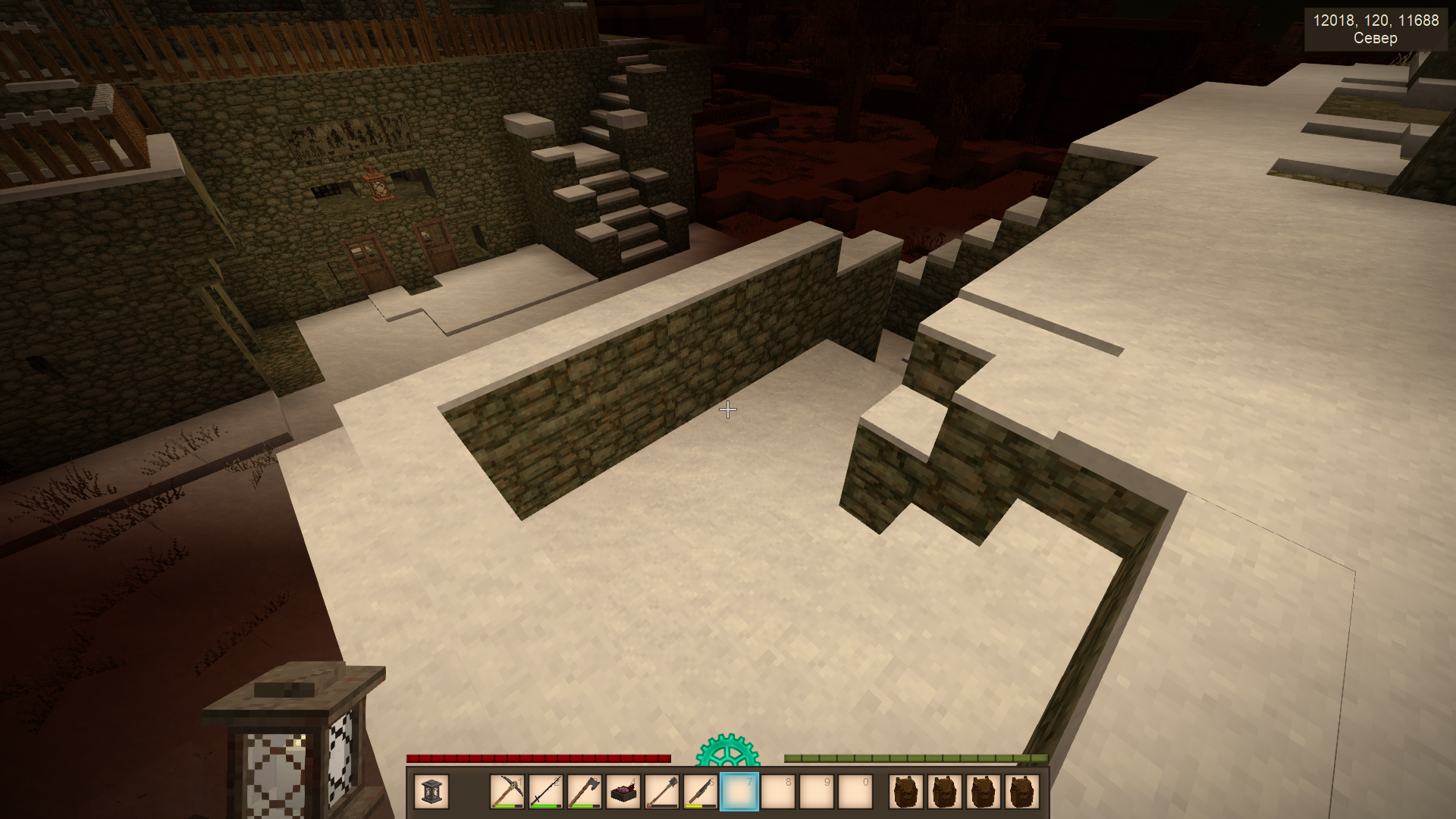The height and width of the screenshot is (819, 1456).
Task: Switch to empty hotbar slot 9
Action: point(817,792)
